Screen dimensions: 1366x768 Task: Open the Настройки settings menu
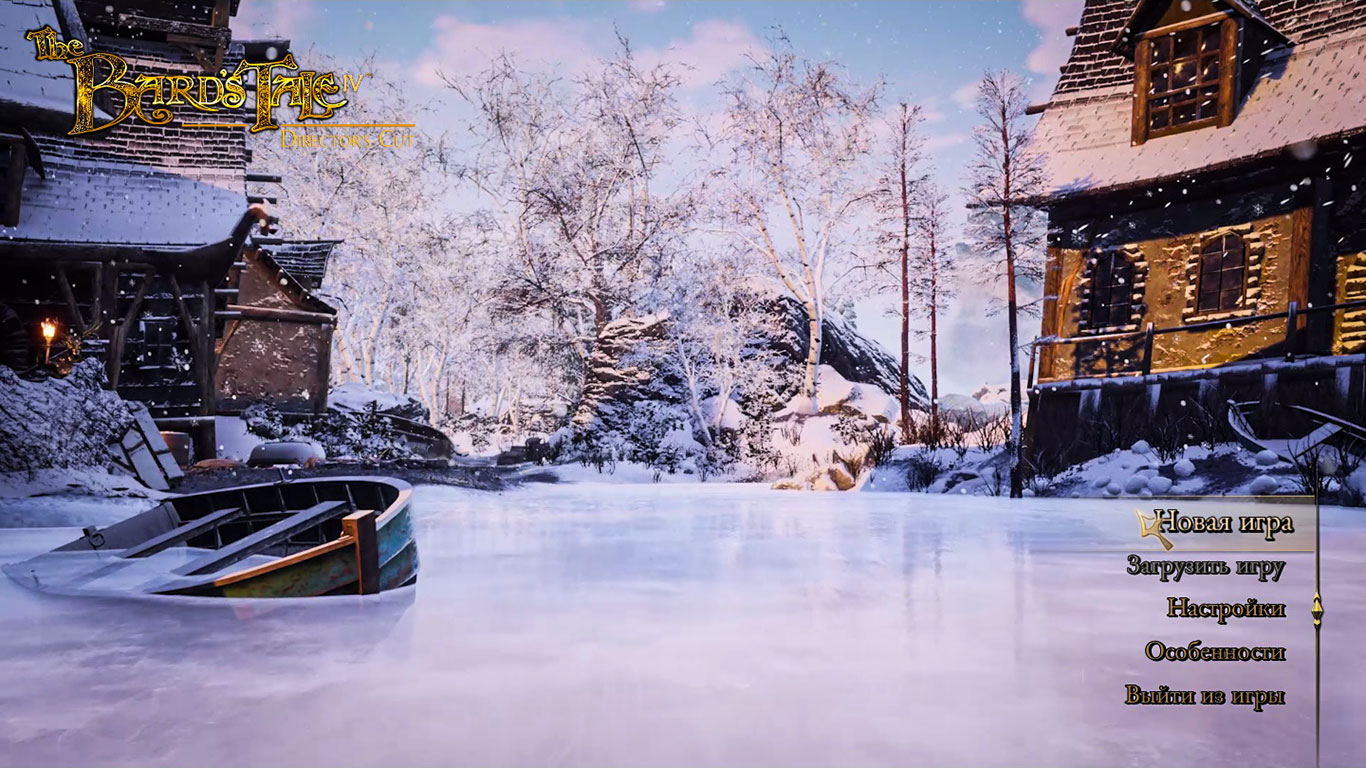click(1225, 608)
